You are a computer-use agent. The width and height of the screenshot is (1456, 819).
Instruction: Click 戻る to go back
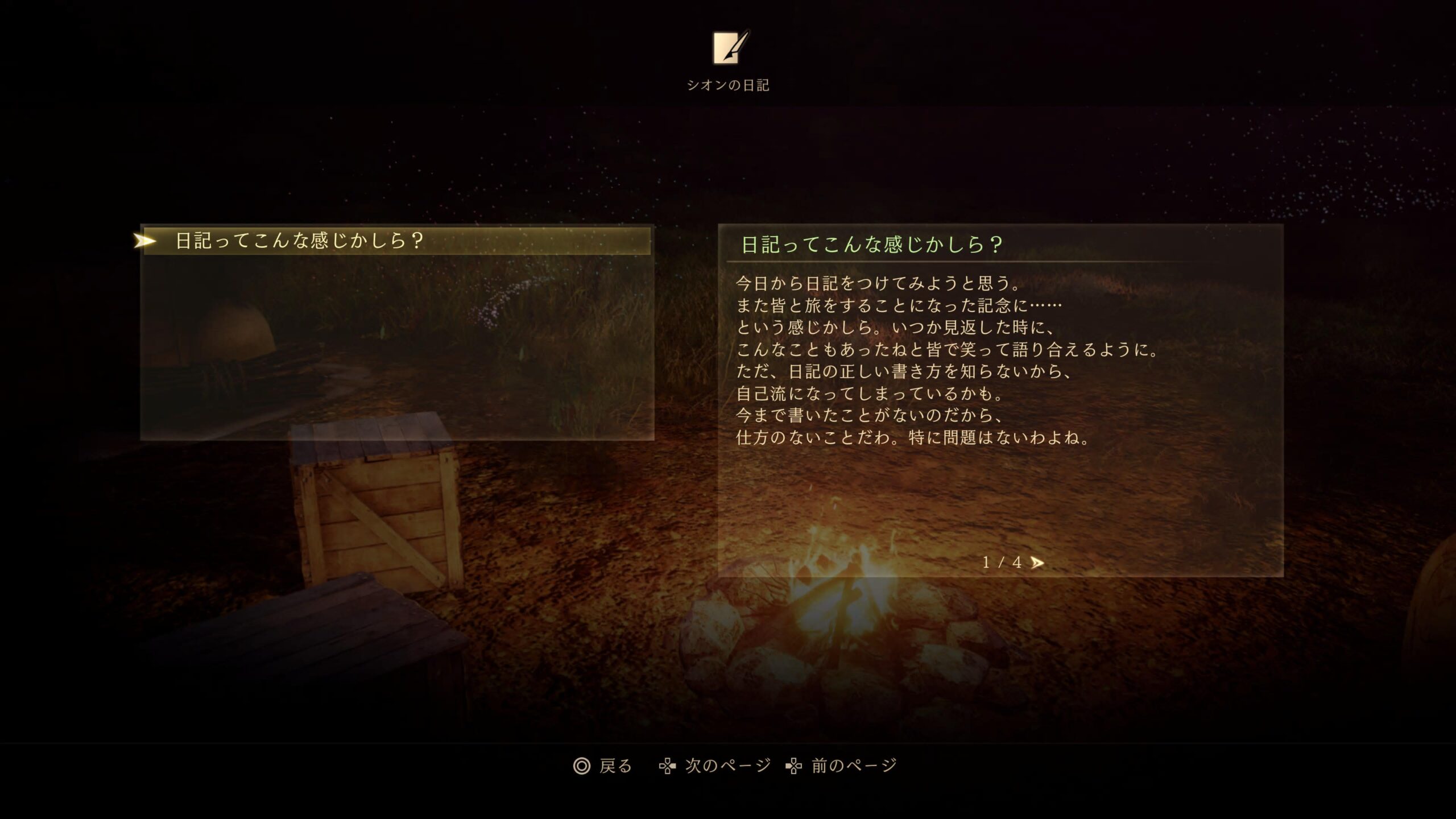(x=603, y=766)
